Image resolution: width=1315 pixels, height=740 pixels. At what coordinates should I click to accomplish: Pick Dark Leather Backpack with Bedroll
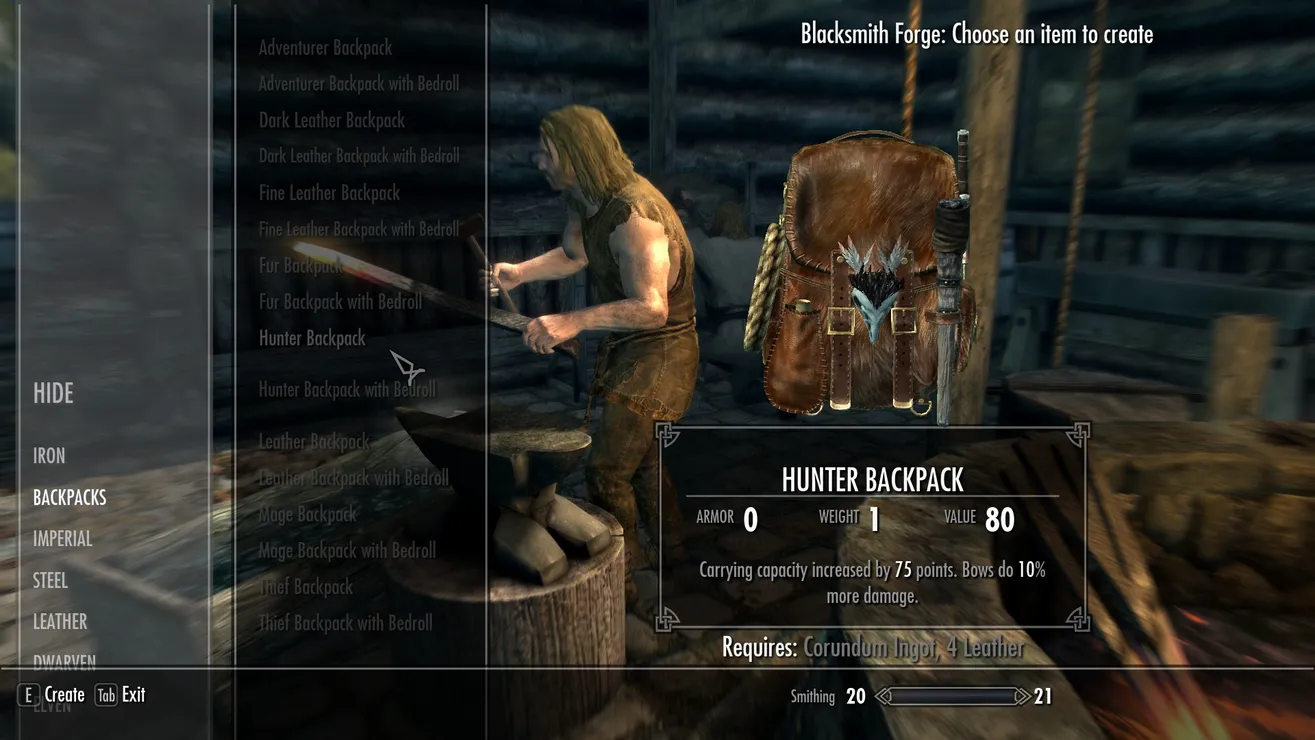click(359, 156)
